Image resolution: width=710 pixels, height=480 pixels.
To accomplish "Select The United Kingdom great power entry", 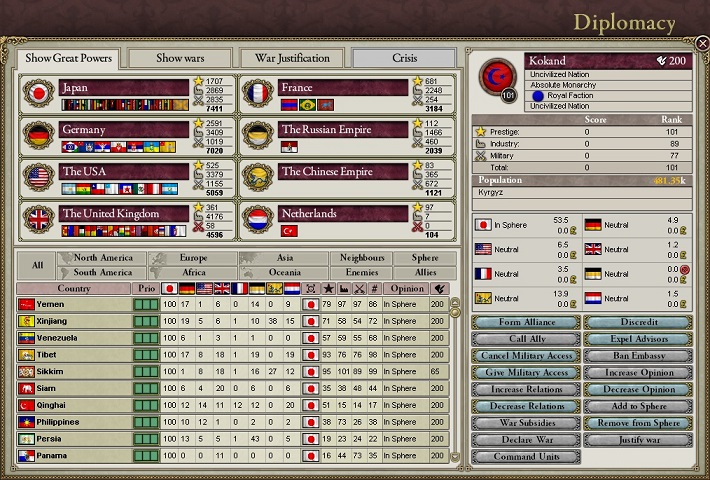I will [x=123, y=213].
